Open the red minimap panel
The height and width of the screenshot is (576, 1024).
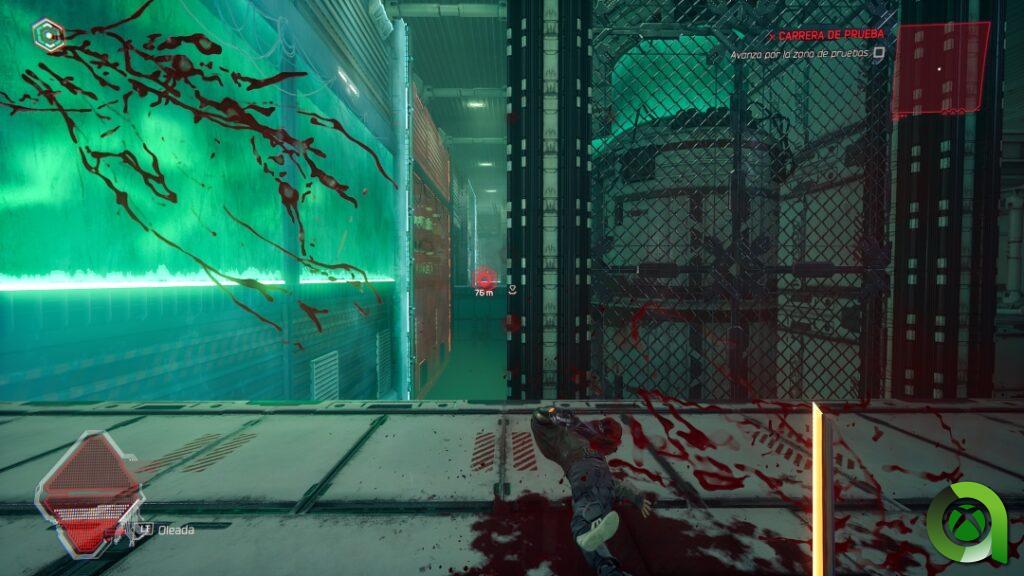click(x=940, y=68)
